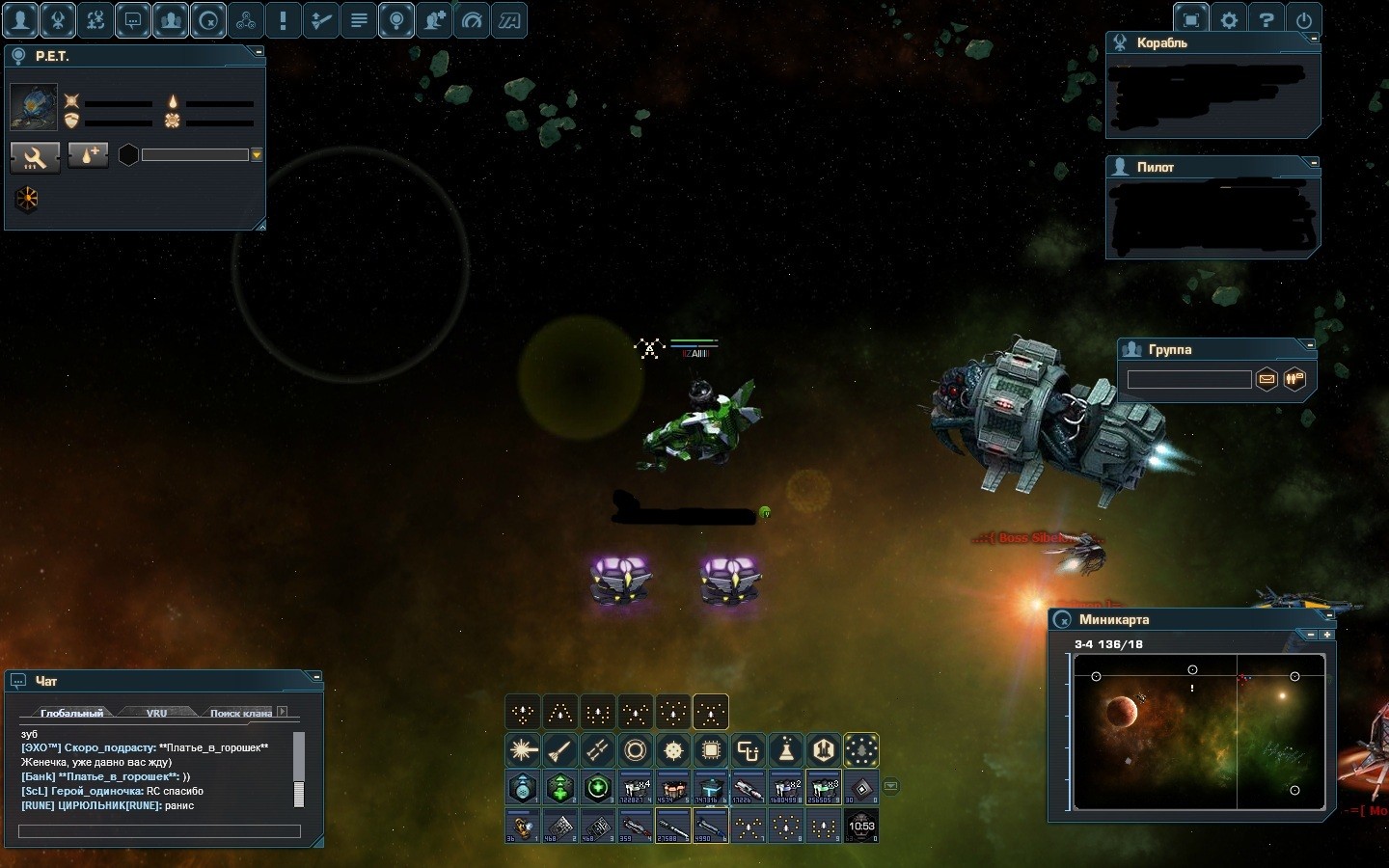Click the chat message input field
This screenshot has height=868, width=1389.
pyautogui.click(x=159, y=831)
